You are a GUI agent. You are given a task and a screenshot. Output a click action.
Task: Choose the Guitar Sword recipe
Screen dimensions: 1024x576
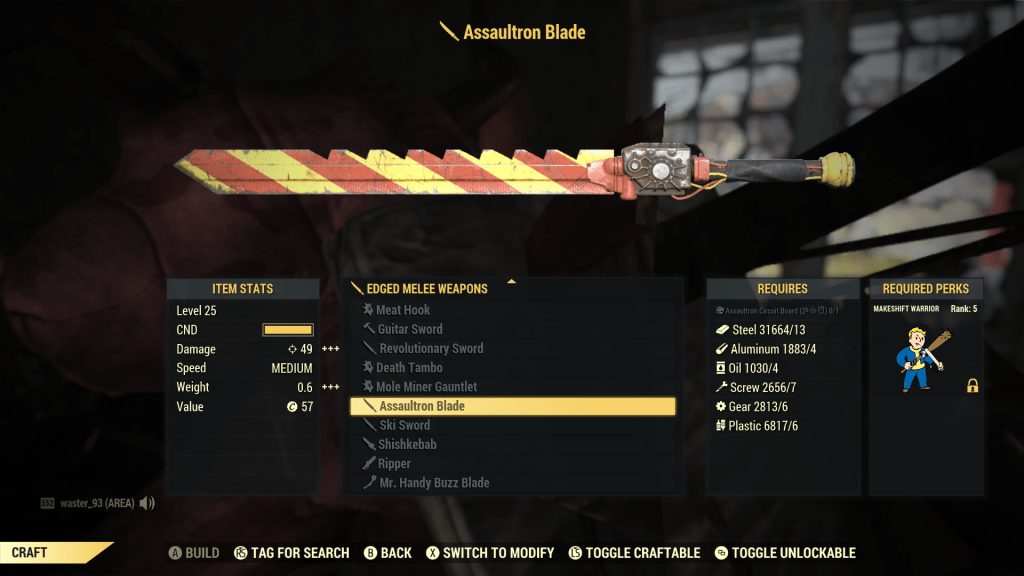point(410,329)
